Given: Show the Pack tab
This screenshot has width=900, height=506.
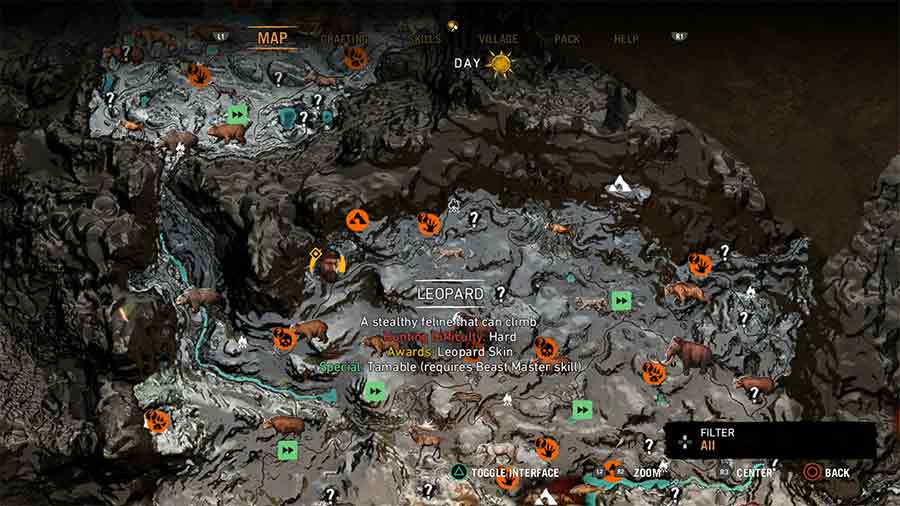Looking at the screenshot, I should 567,39.
